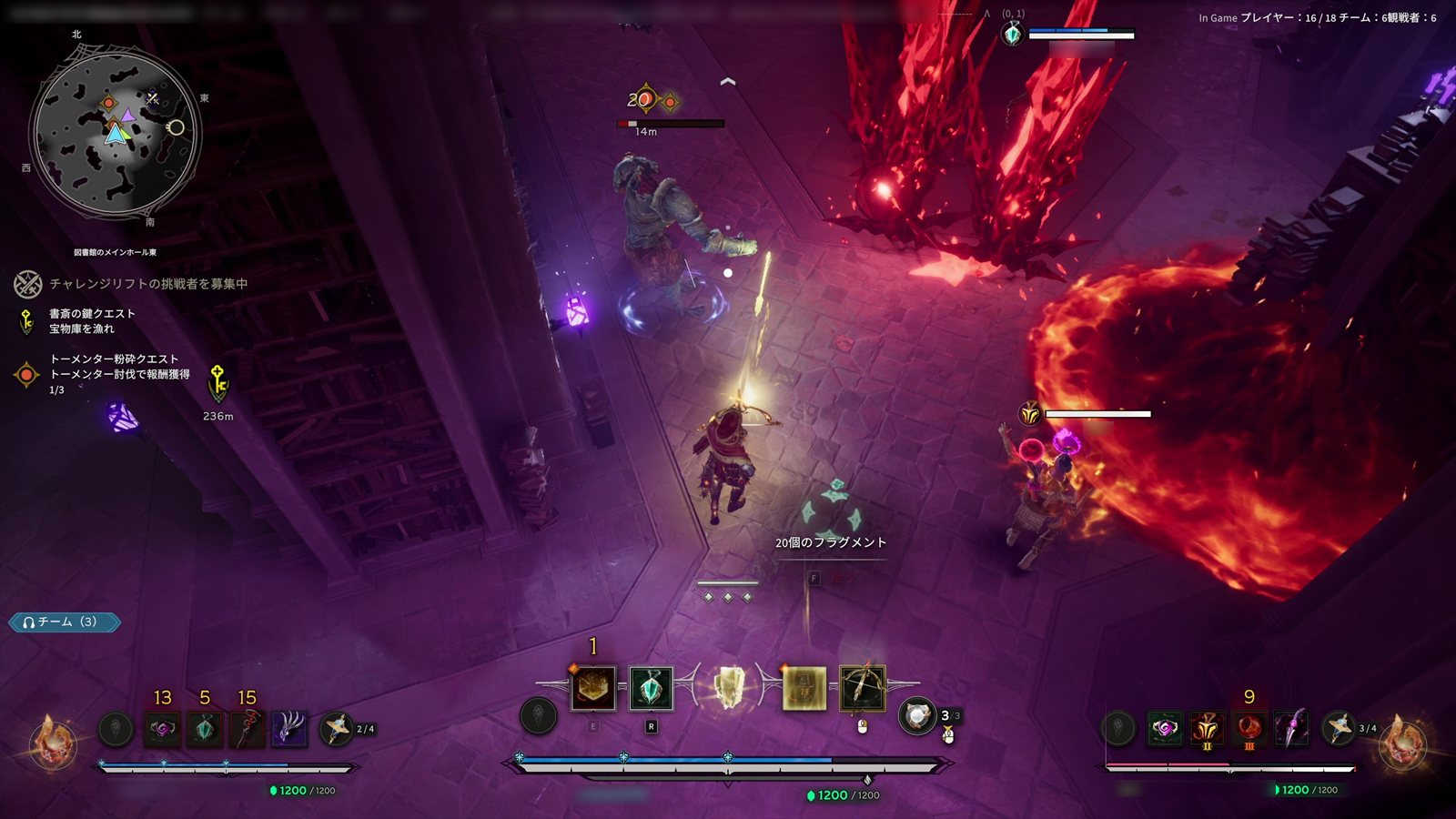Select the glowing yellow square ability slot
The image size is (1456, 819).
tap(804, 689)
